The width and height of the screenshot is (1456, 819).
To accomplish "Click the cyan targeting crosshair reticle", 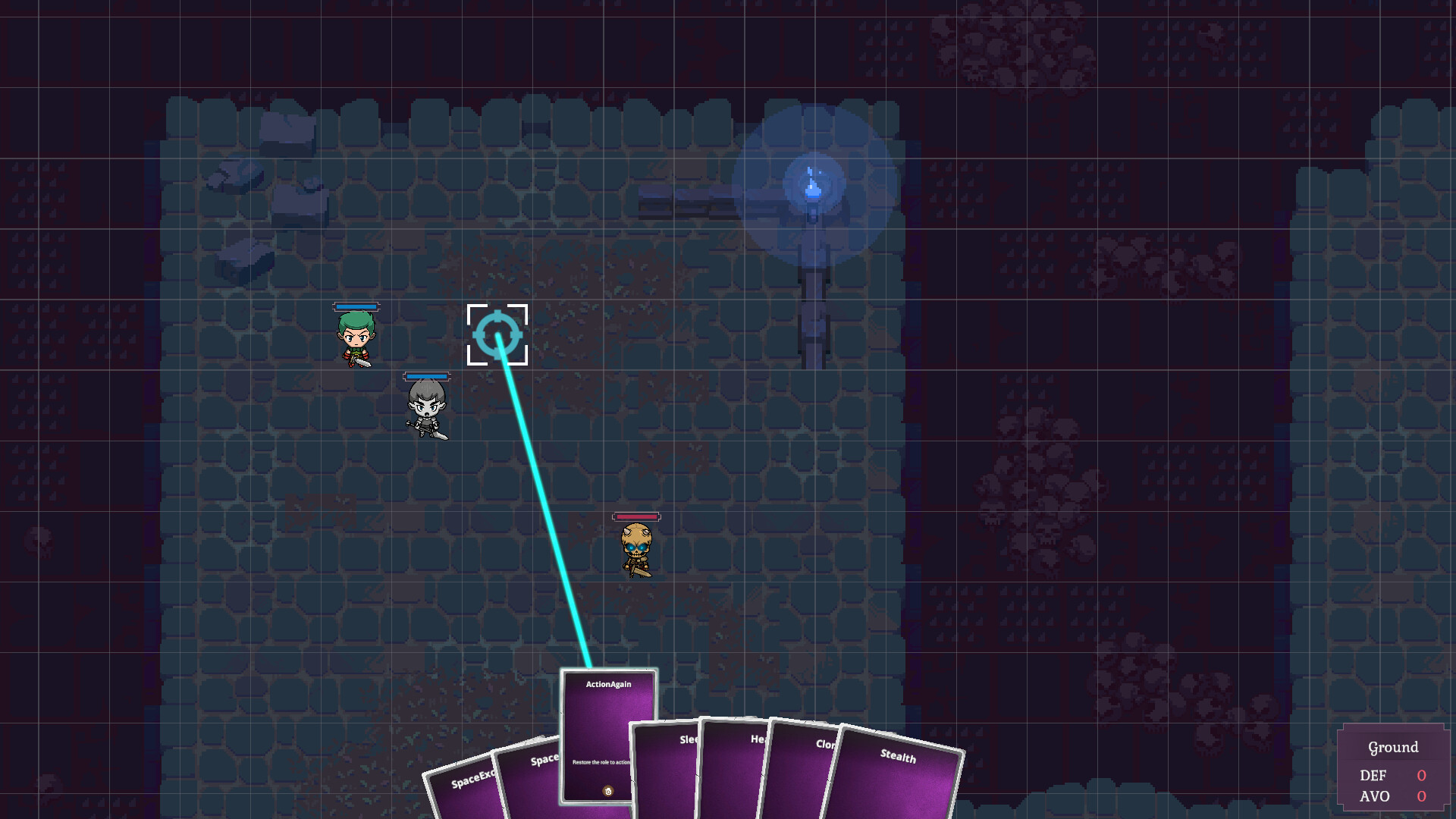I will tap(497, 336).
